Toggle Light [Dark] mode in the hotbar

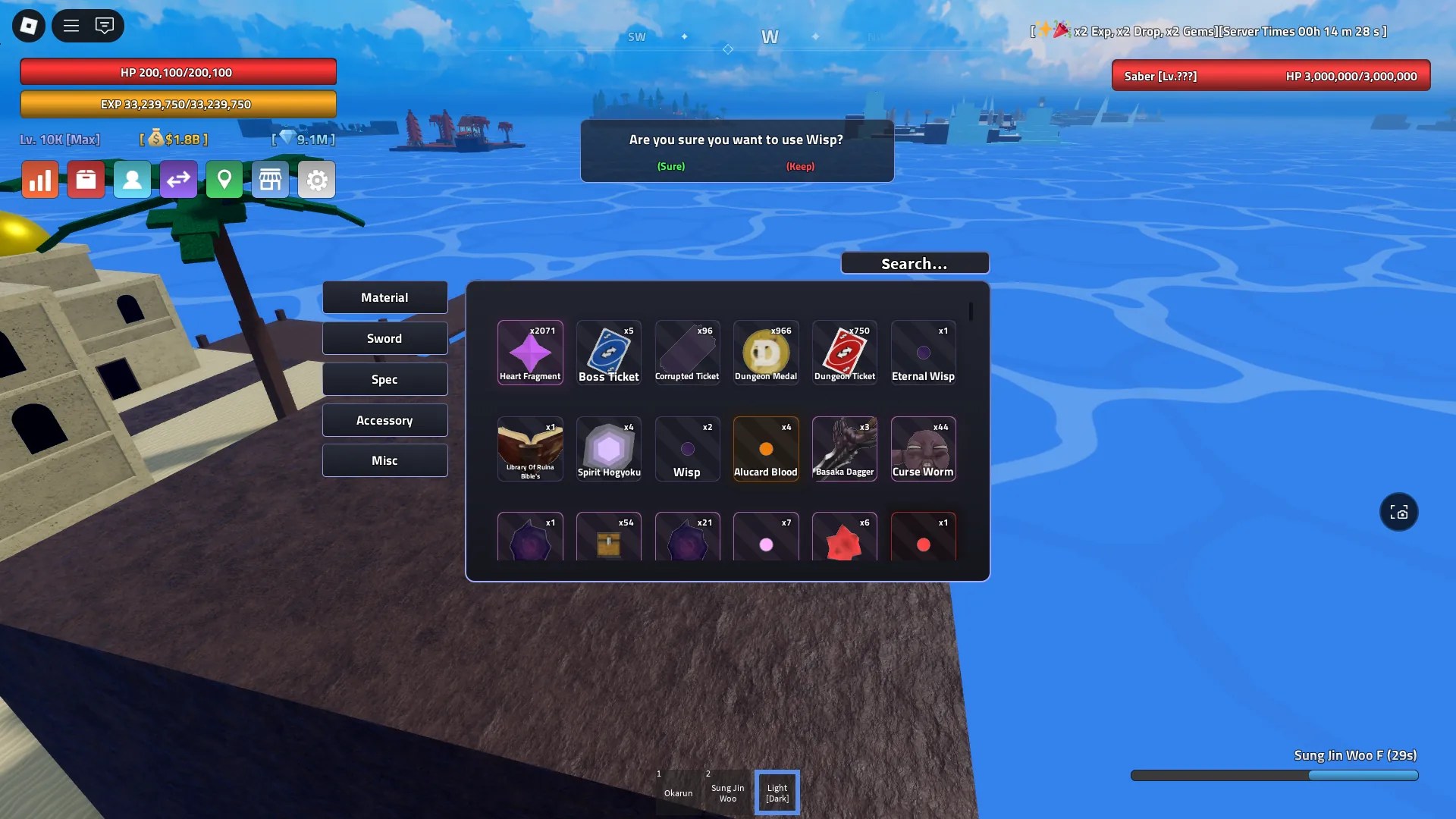[x=777, y=792]
